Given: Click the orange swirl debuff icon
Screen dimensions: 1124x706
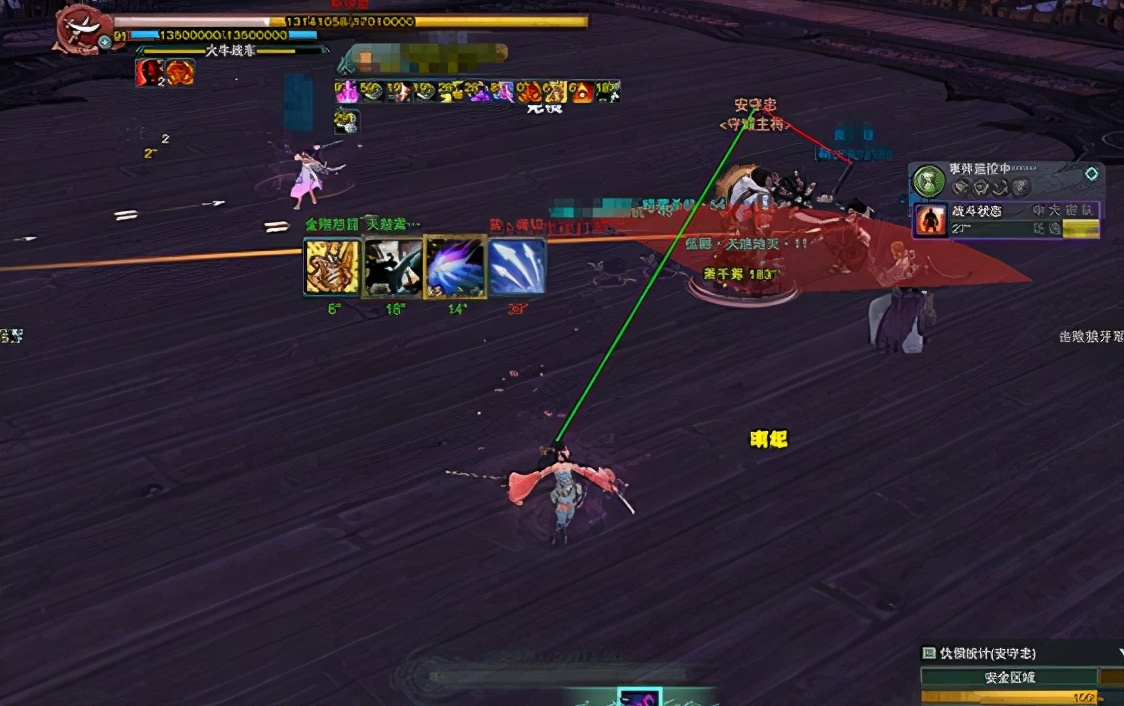Looking at the screenshot, I should pyautogui.click(x=180, y=72).
